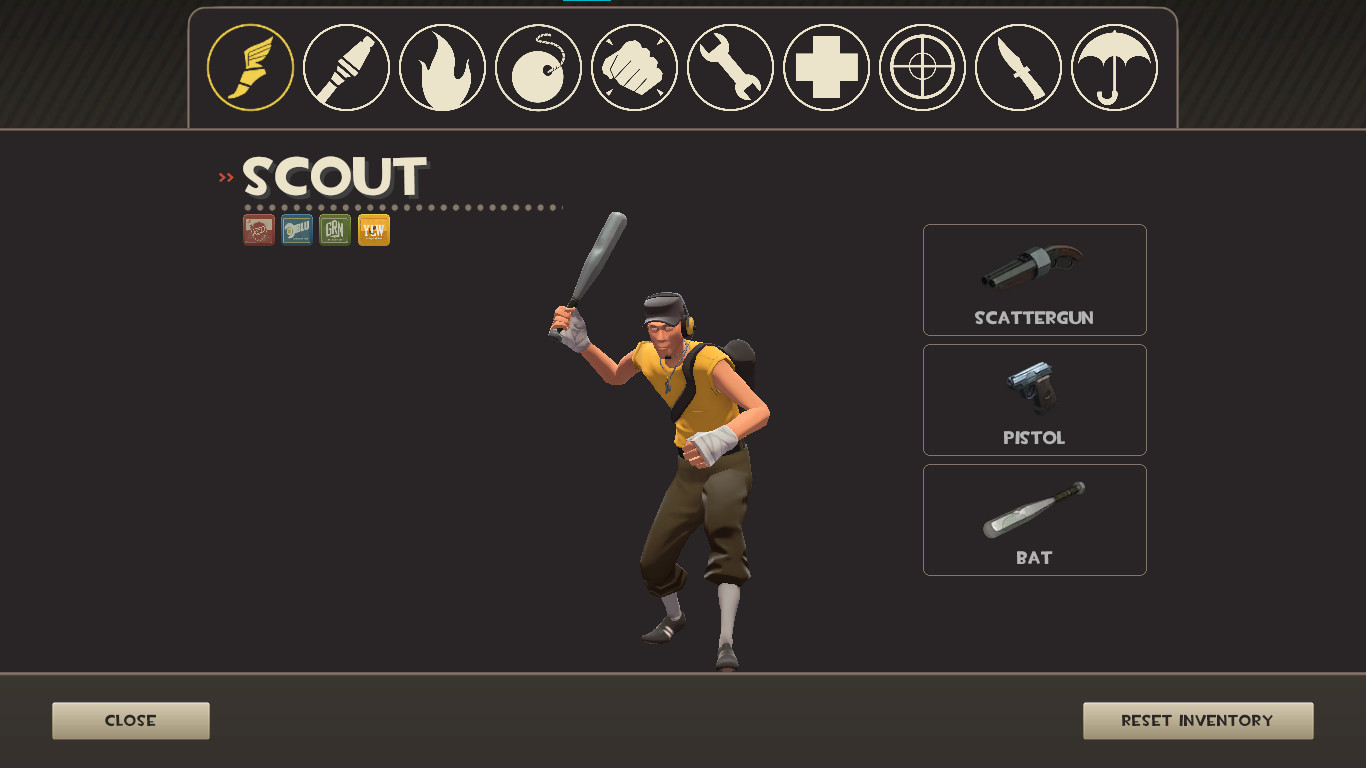Open the Bat weapon slot
This screenshot has height=768, width=1366.
point(1034,519)
